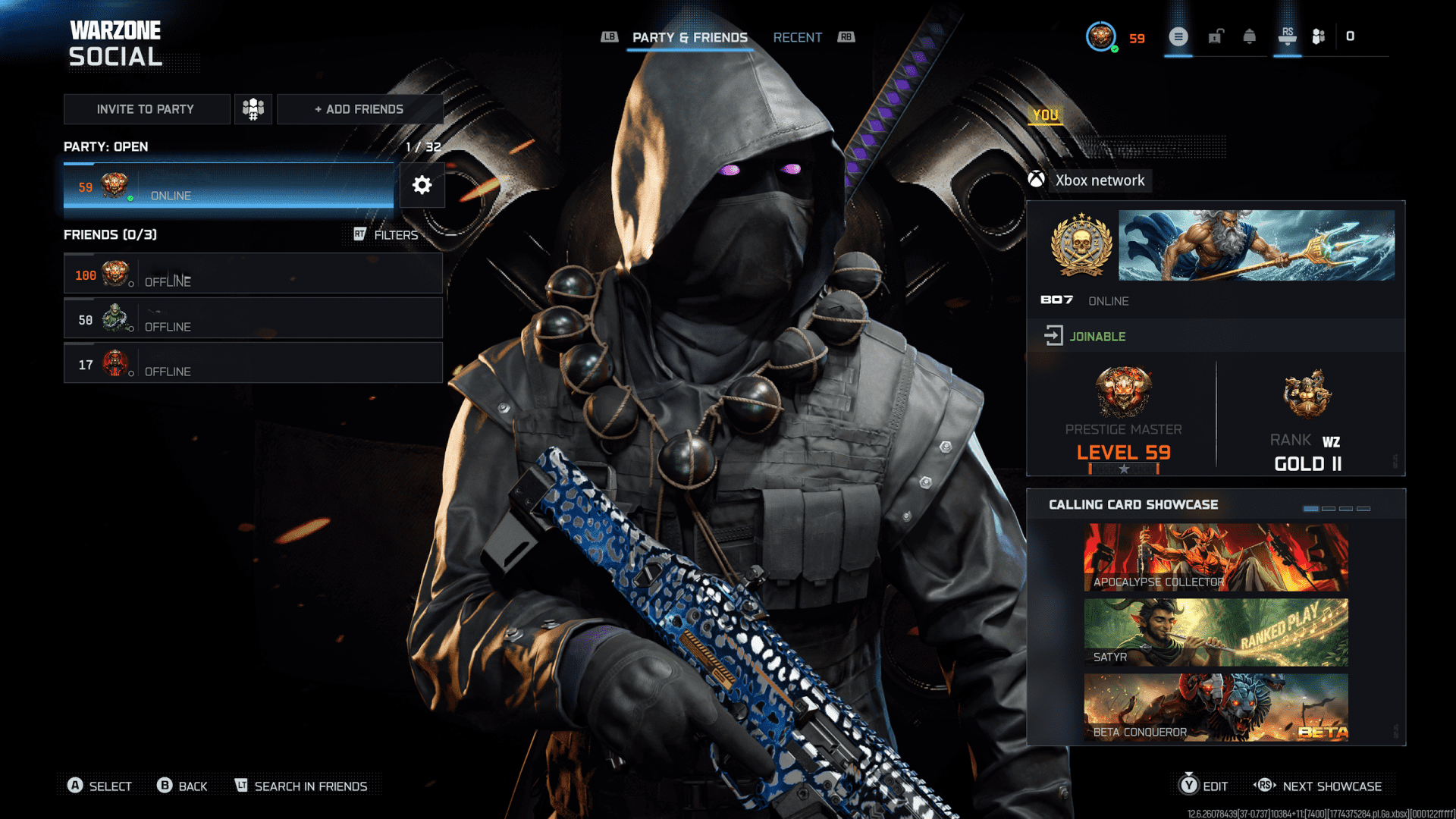Click the split-screen players icon near the counter

click(1318, 36)
